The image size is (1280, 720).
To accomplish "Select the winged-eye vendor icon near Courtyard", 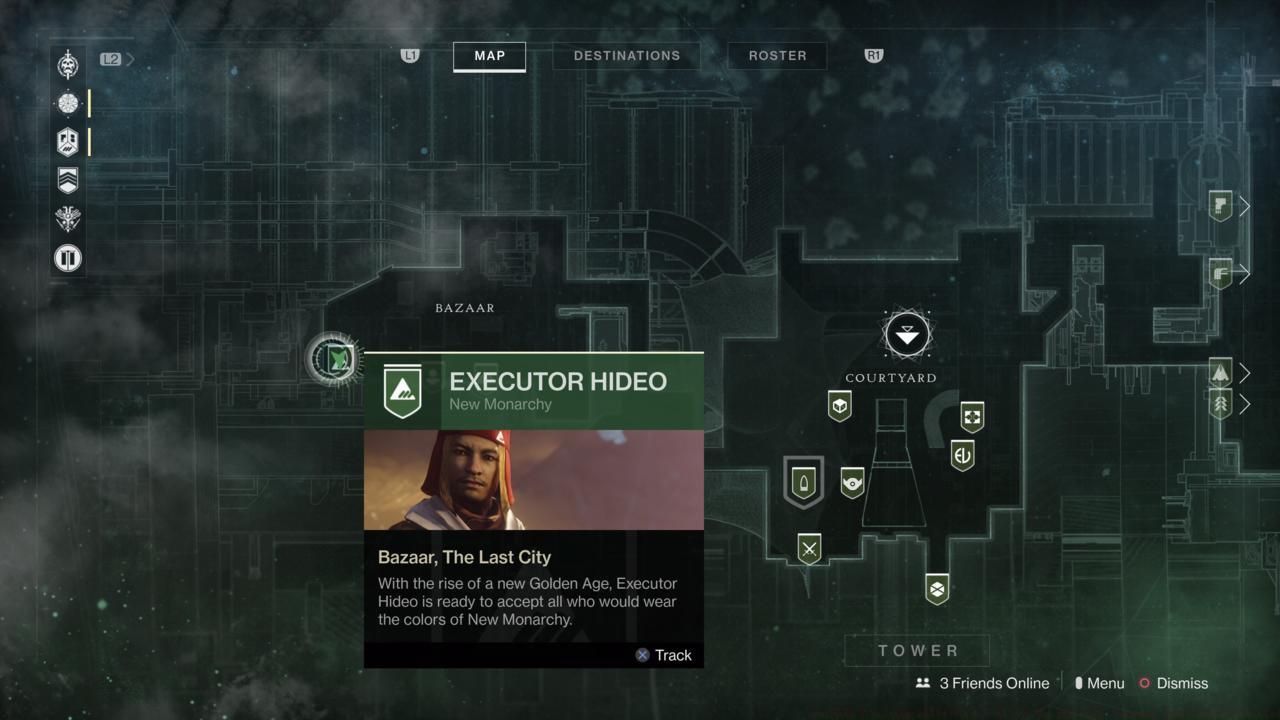I will click(x=853, y=483).
